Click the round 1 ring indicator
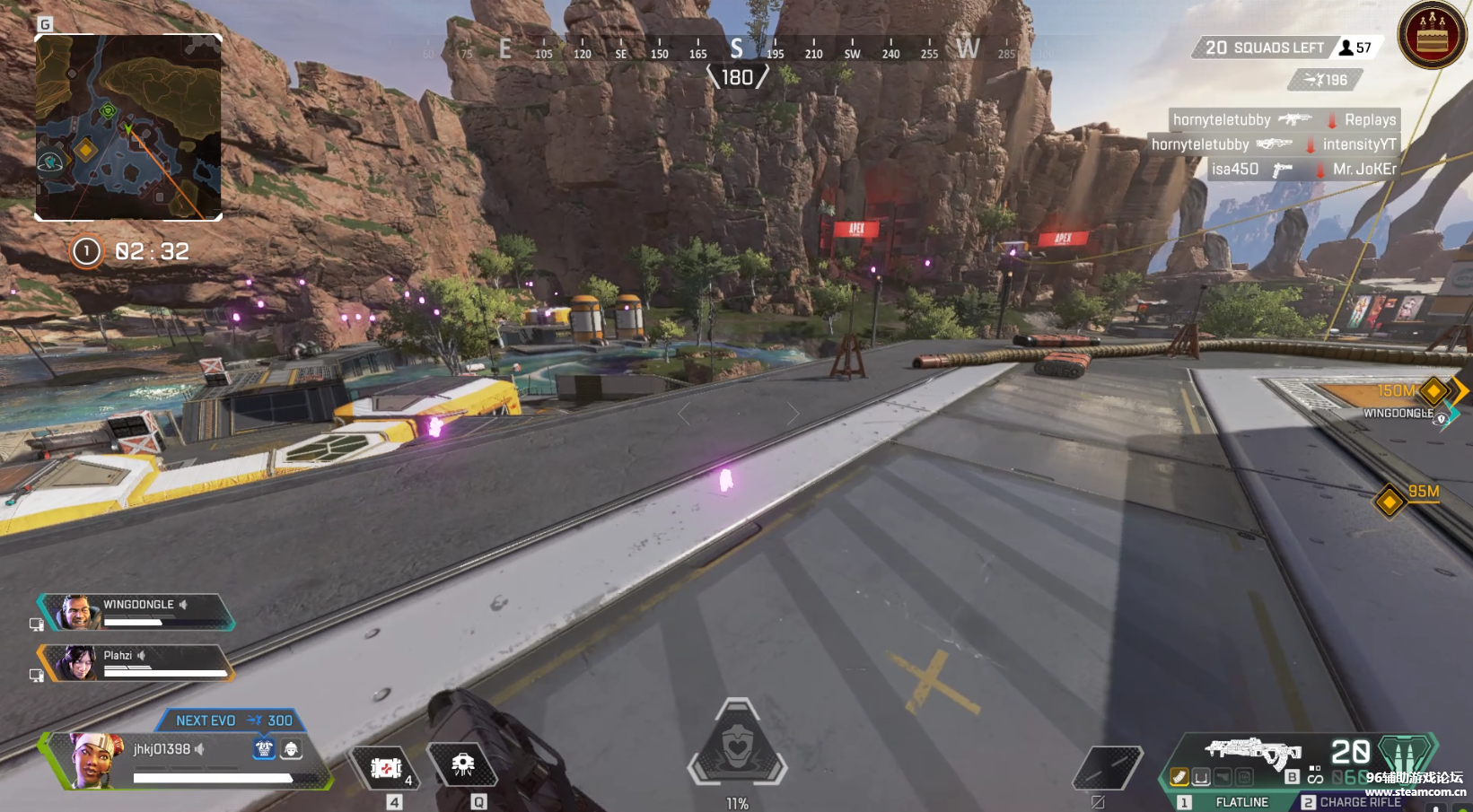 click(x=87, y=252)
